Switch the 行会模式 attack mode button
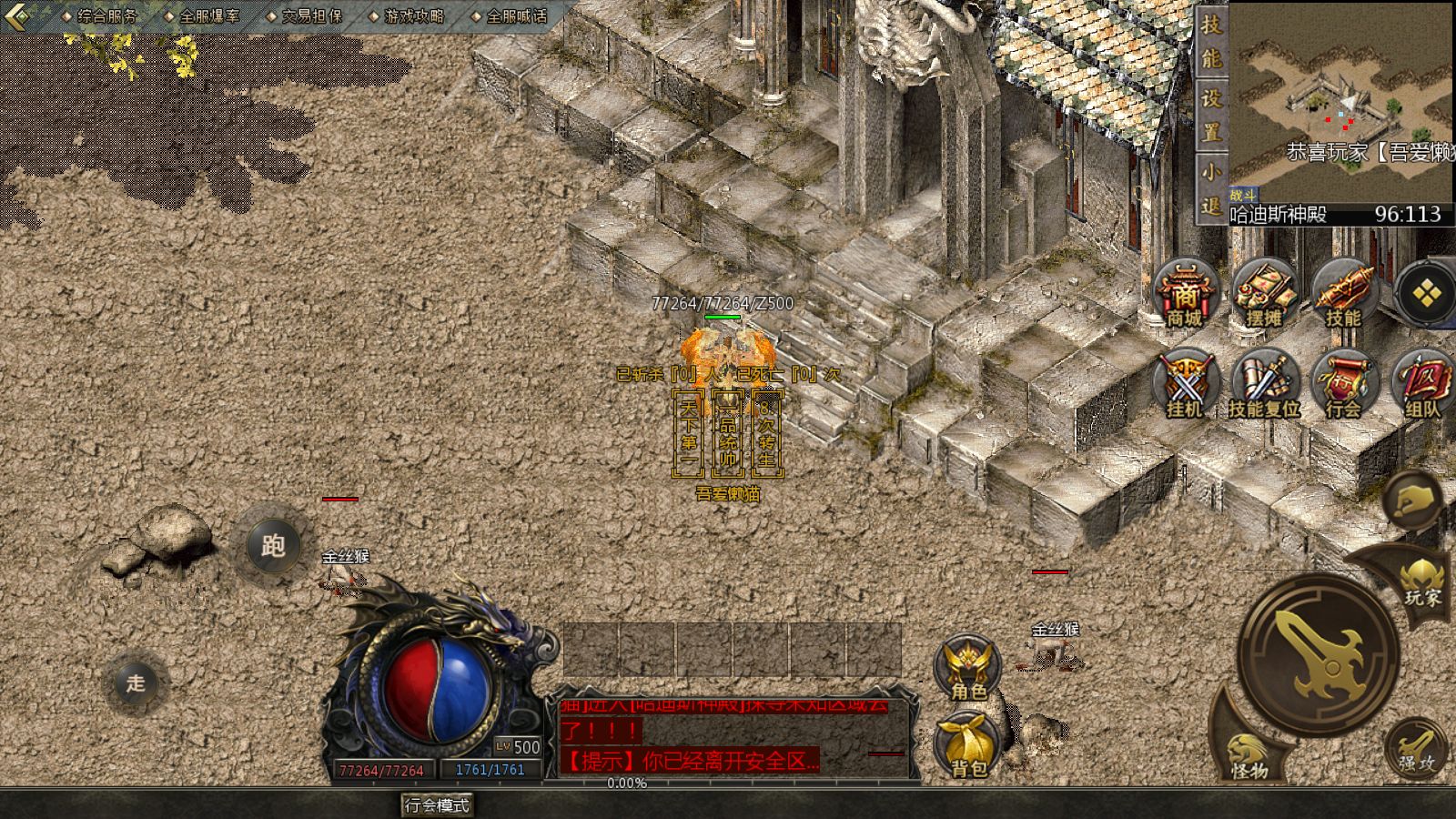 (x=438, y=805)
